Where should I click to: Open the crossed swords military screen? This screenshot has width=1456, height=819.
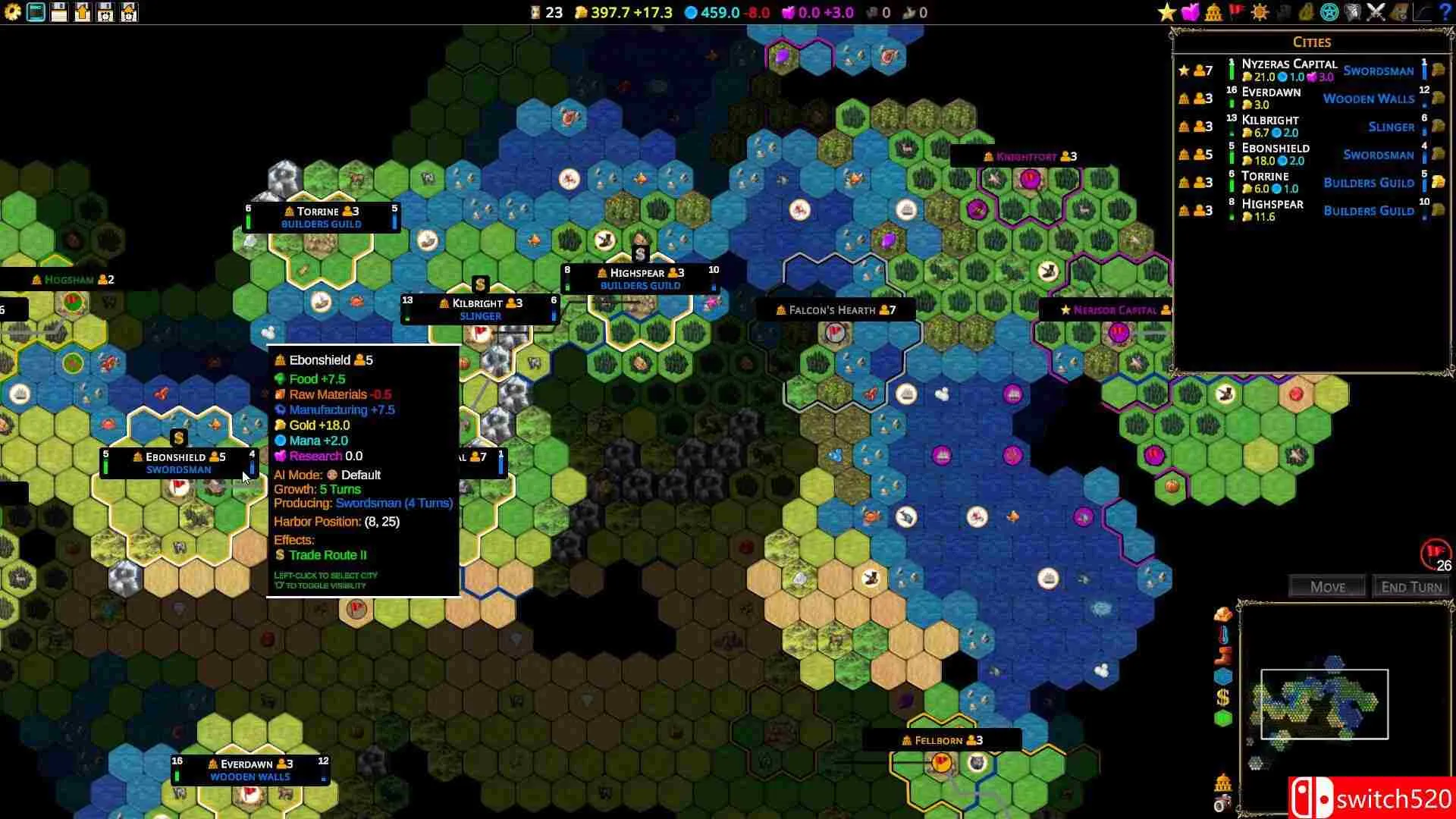1376,12
